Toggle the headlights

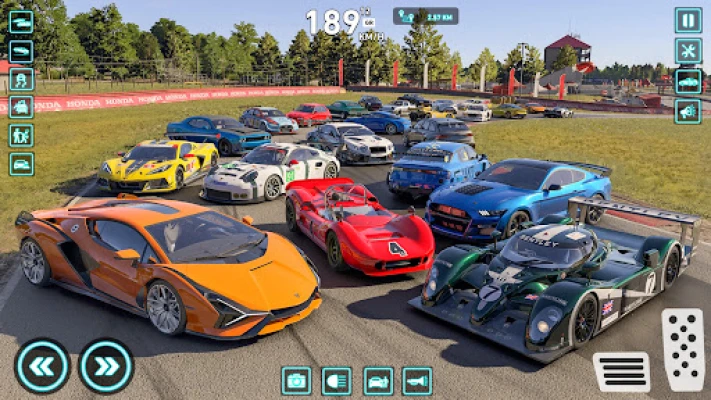[x=336, y=380]
